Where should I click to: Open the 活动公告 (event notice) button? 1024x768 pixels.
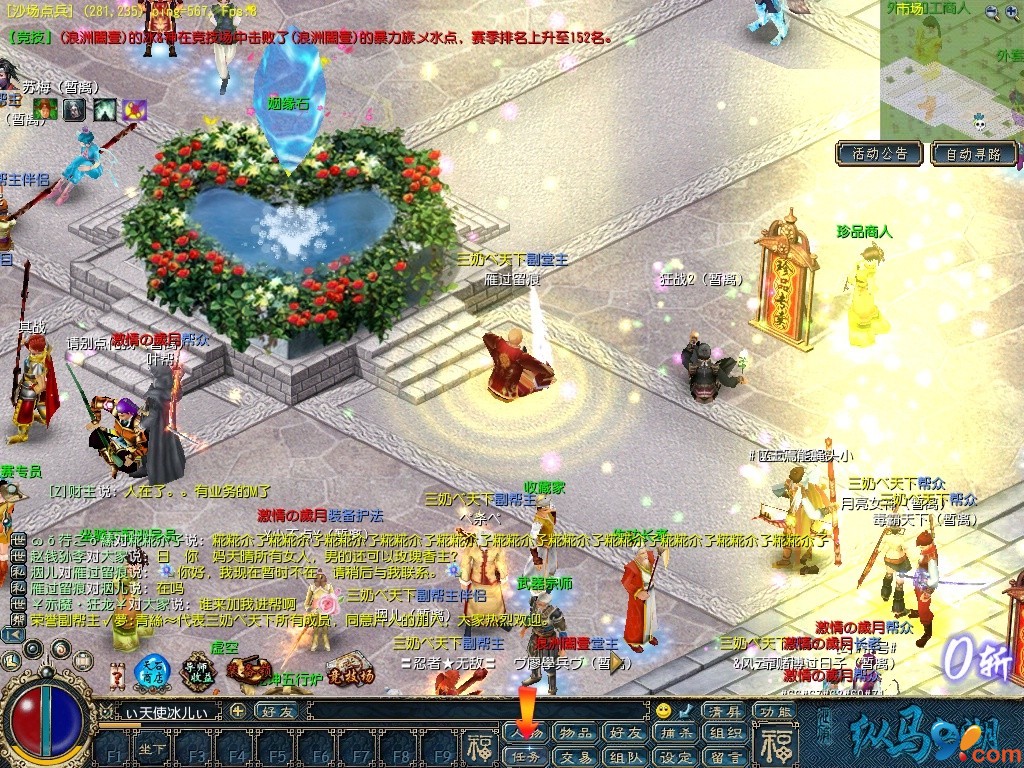(879, 154)
